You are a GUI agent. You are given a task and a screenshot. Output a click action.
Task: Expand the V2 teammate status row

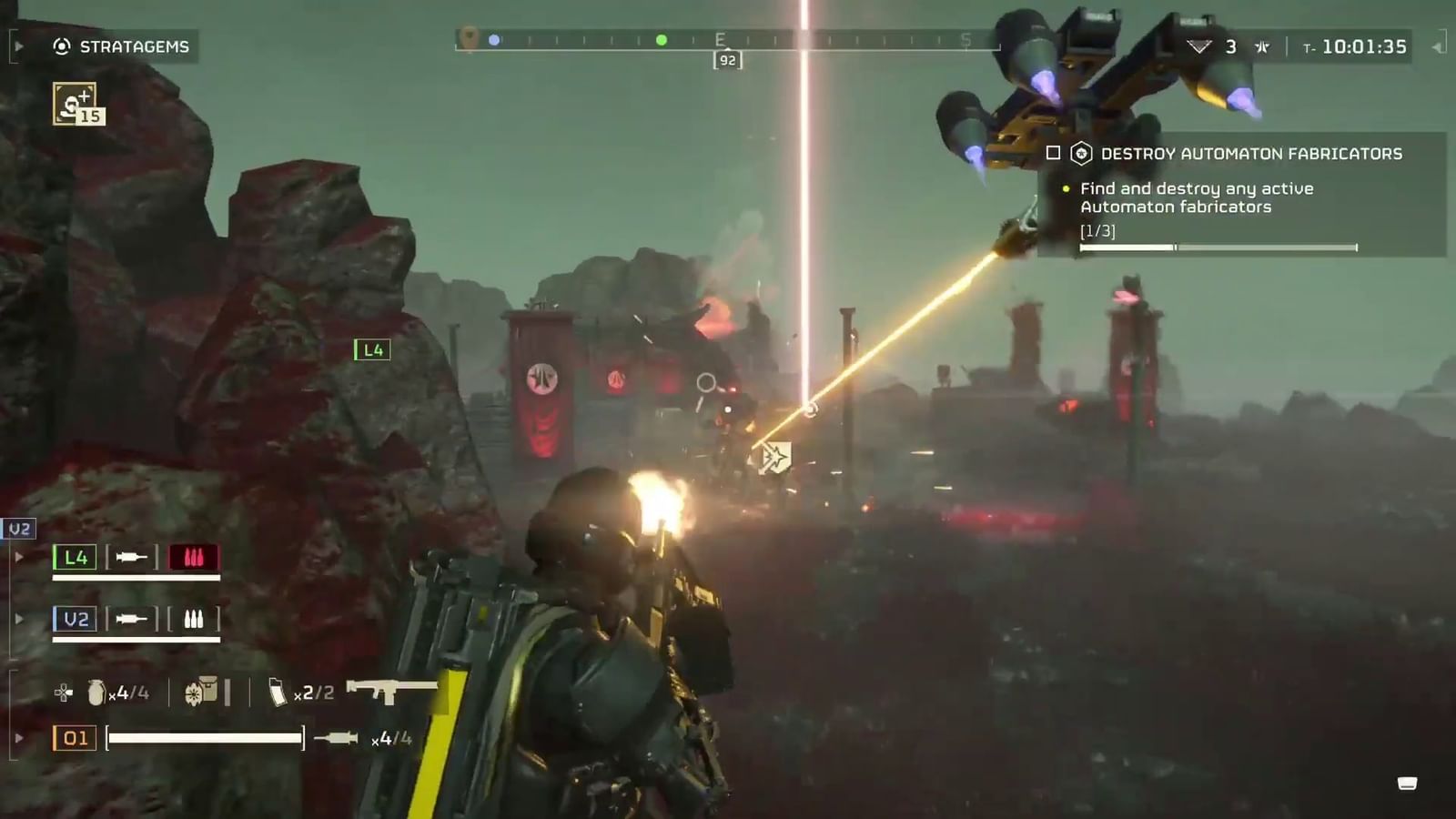(20, 620)
